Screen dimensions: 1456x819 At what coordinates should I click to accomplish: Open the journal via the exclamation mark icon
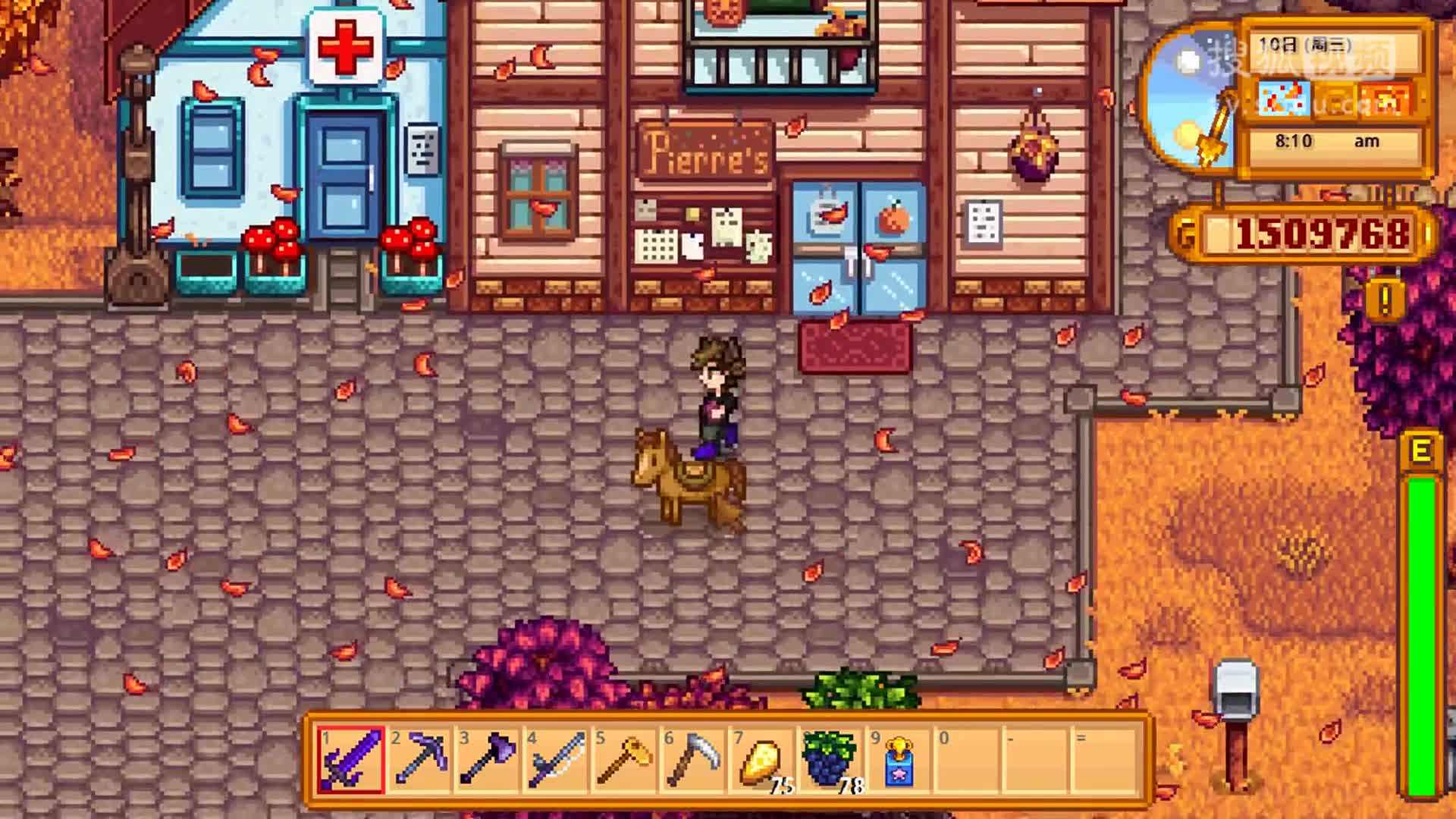coord(1385,301)
